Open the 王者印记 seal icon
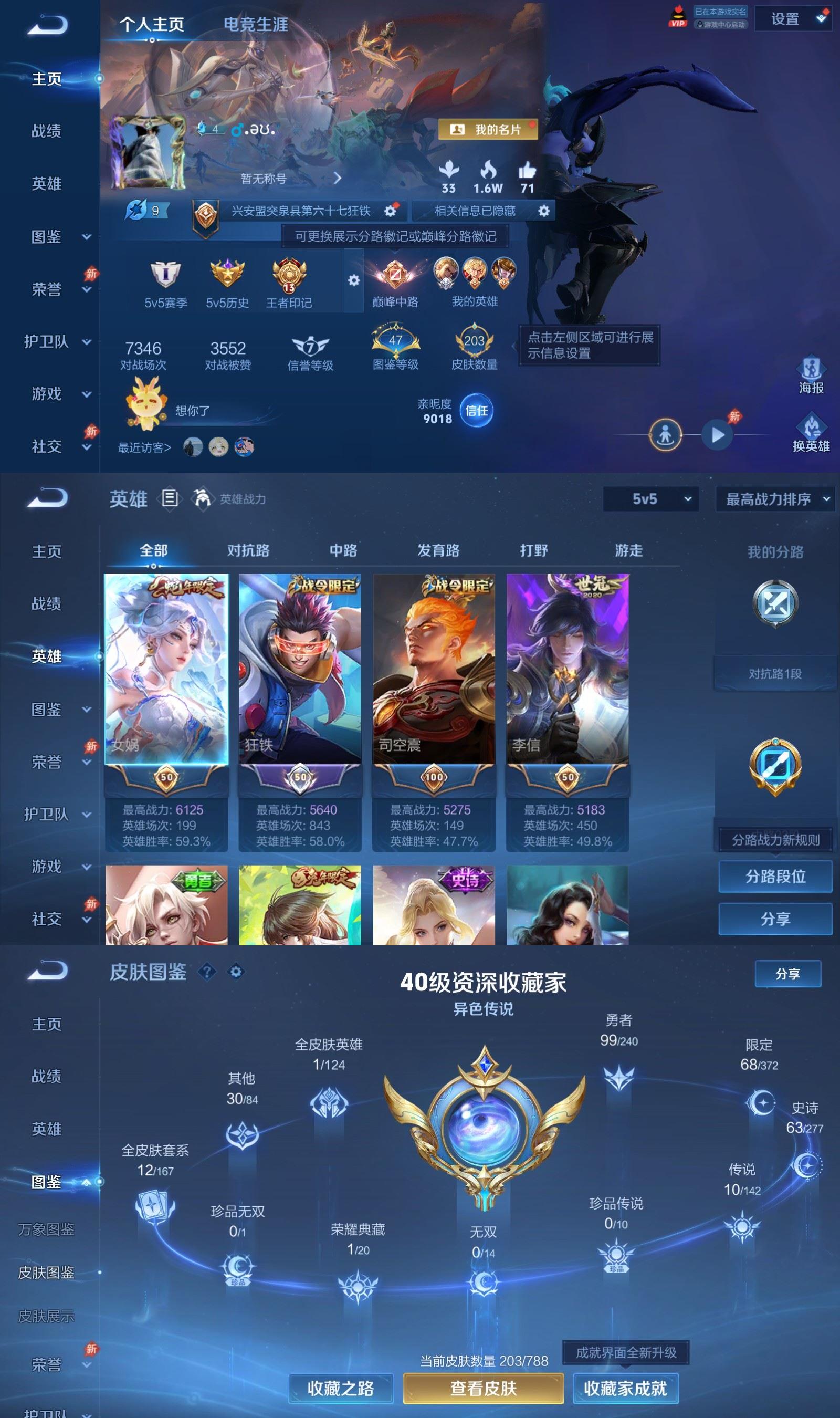Viewport: 840px width, 1418px height. tap(290, 278)
